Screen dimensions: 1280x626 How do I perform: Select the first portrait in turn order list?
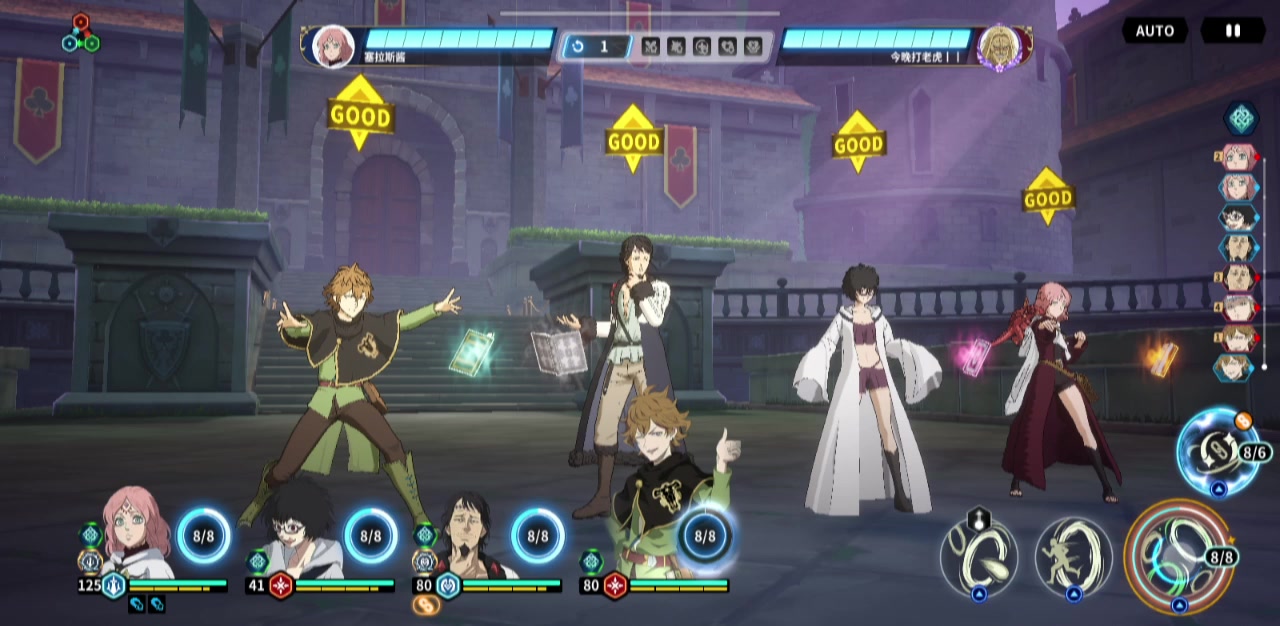[x=1237, y=158]
